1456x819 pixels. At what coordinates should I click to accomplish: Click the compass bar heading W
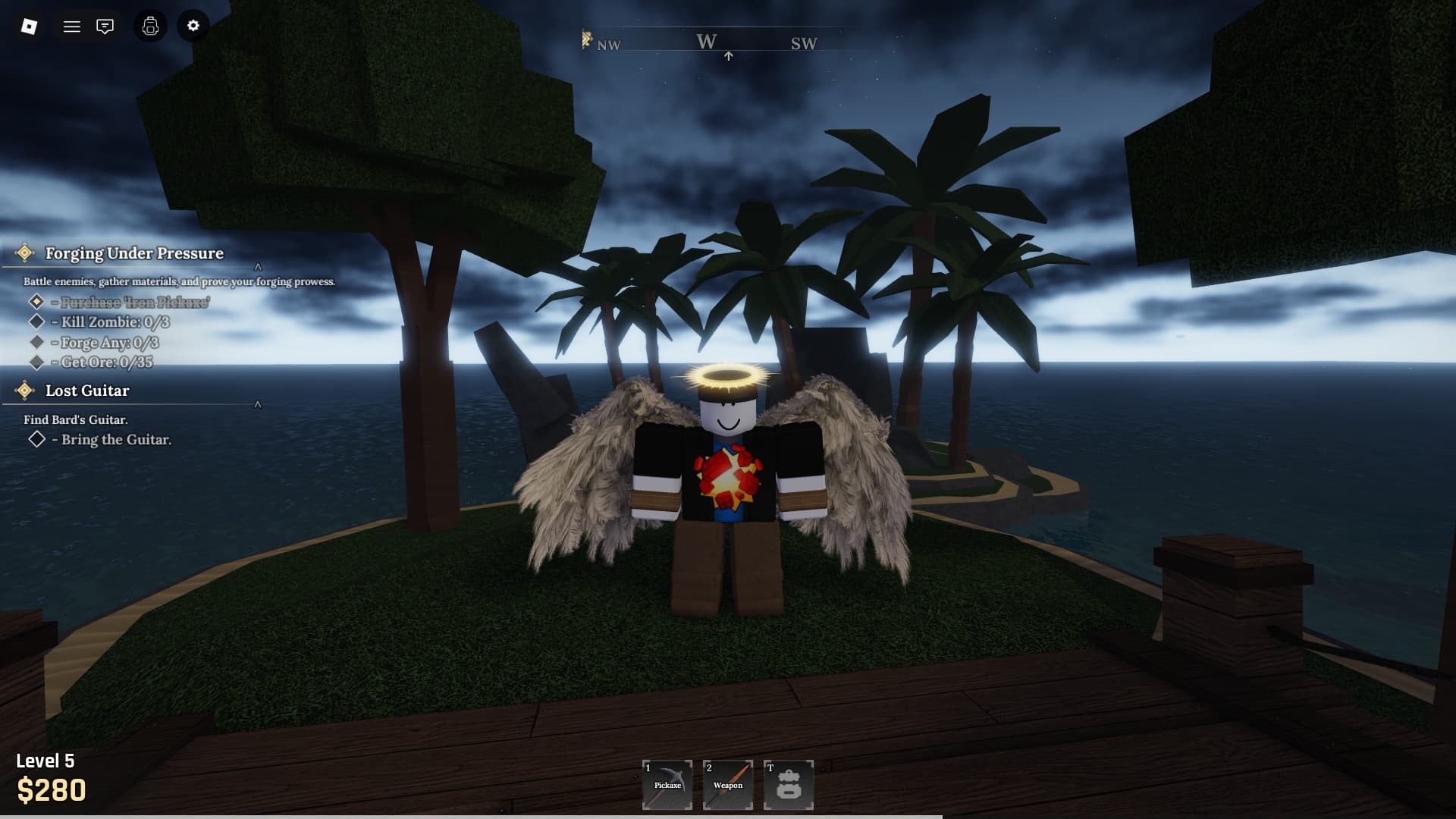707,42
